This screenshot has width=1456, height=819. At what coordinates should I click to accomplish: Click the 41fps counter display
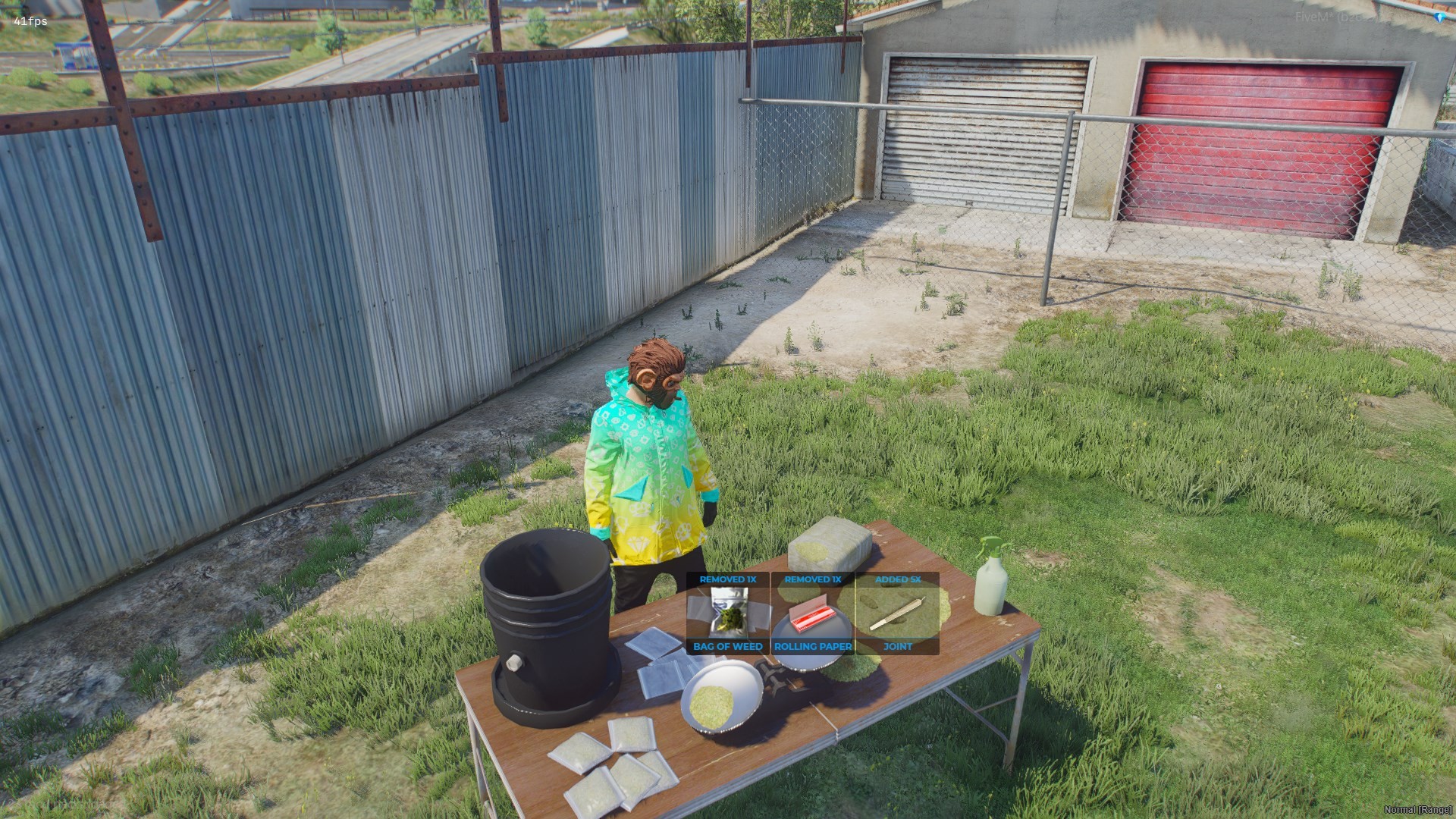[x=30, y=21]
